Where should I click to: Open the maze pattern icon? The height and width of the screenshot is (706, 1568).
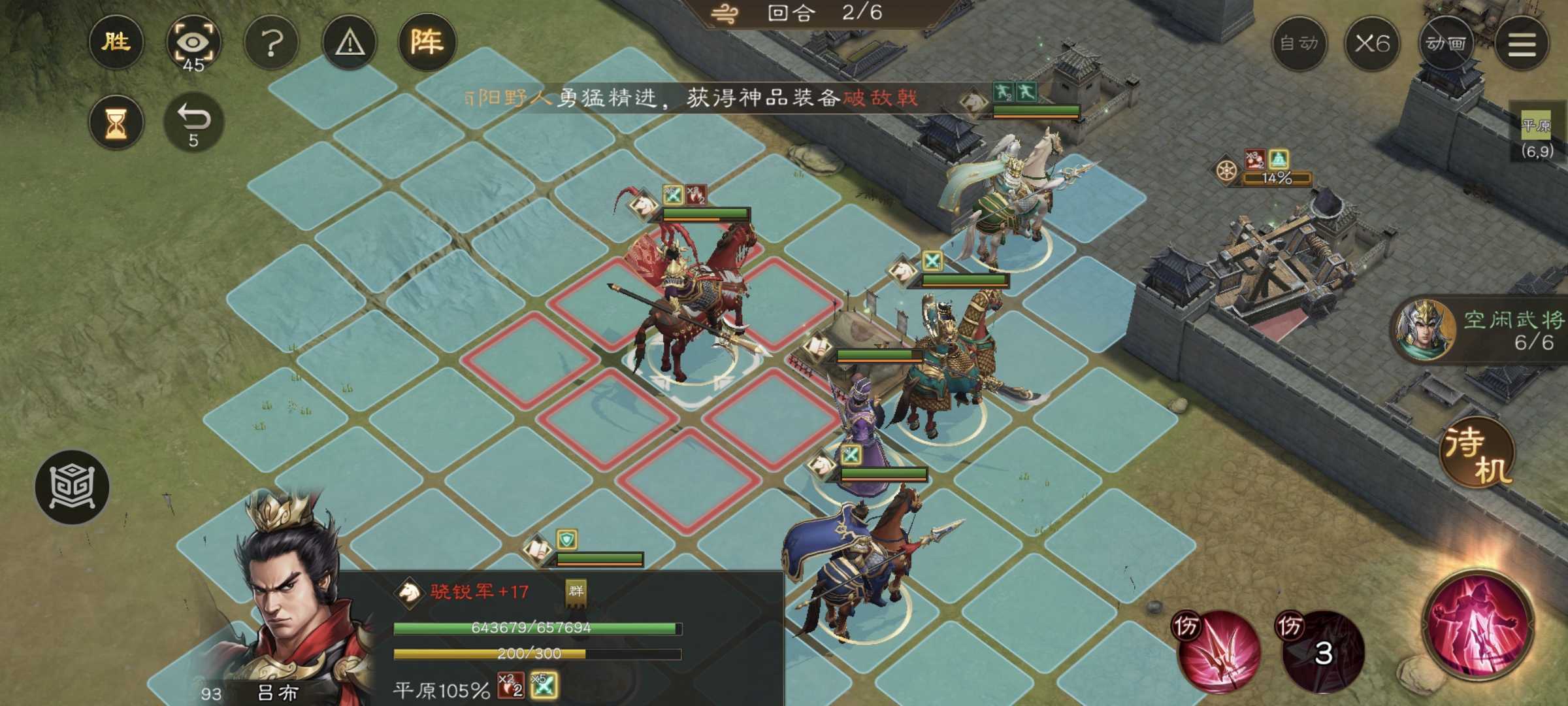coord(72,487)
